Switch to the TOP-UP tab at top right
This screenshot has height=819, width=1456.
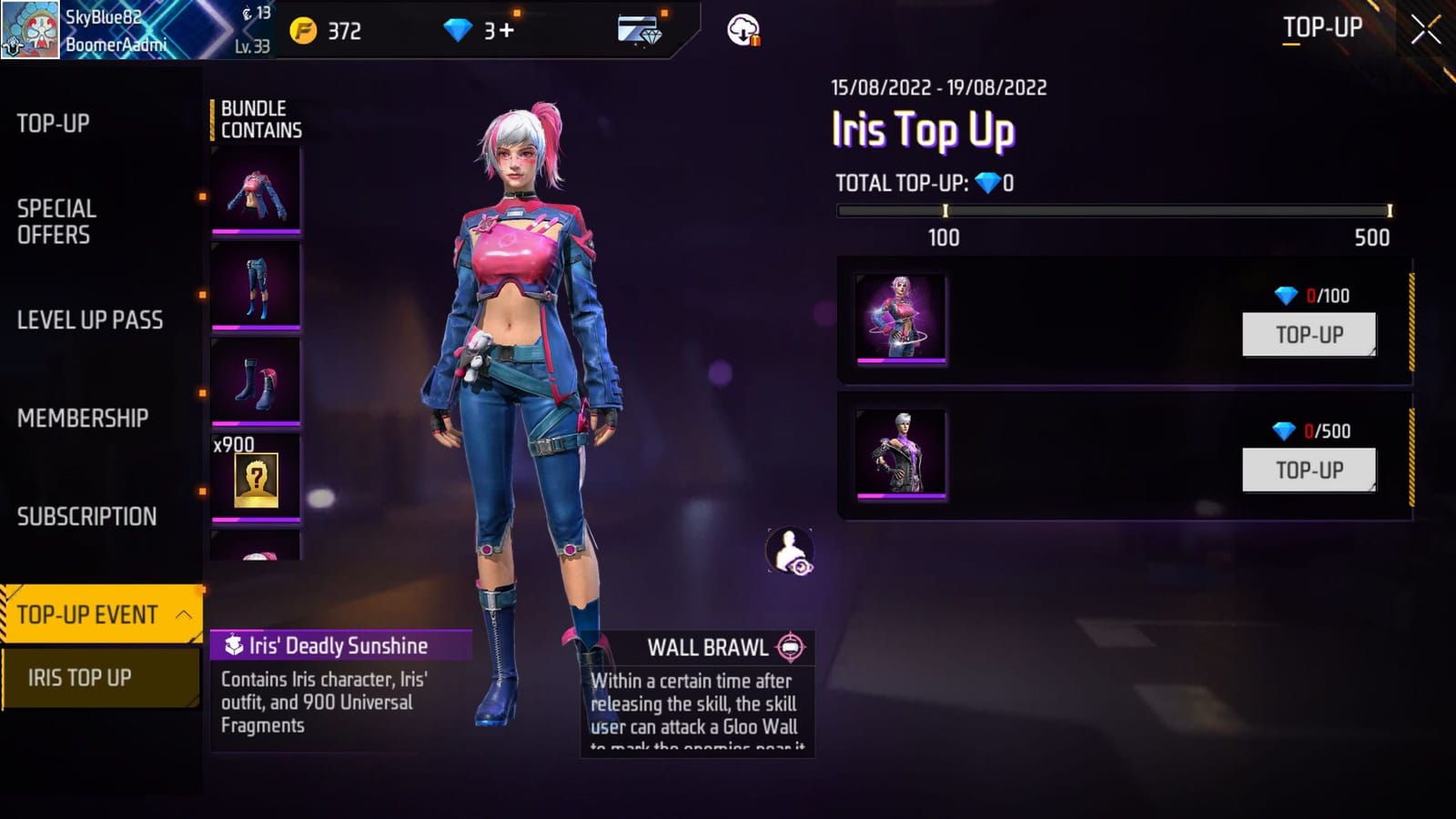(x=1321, y=28)
